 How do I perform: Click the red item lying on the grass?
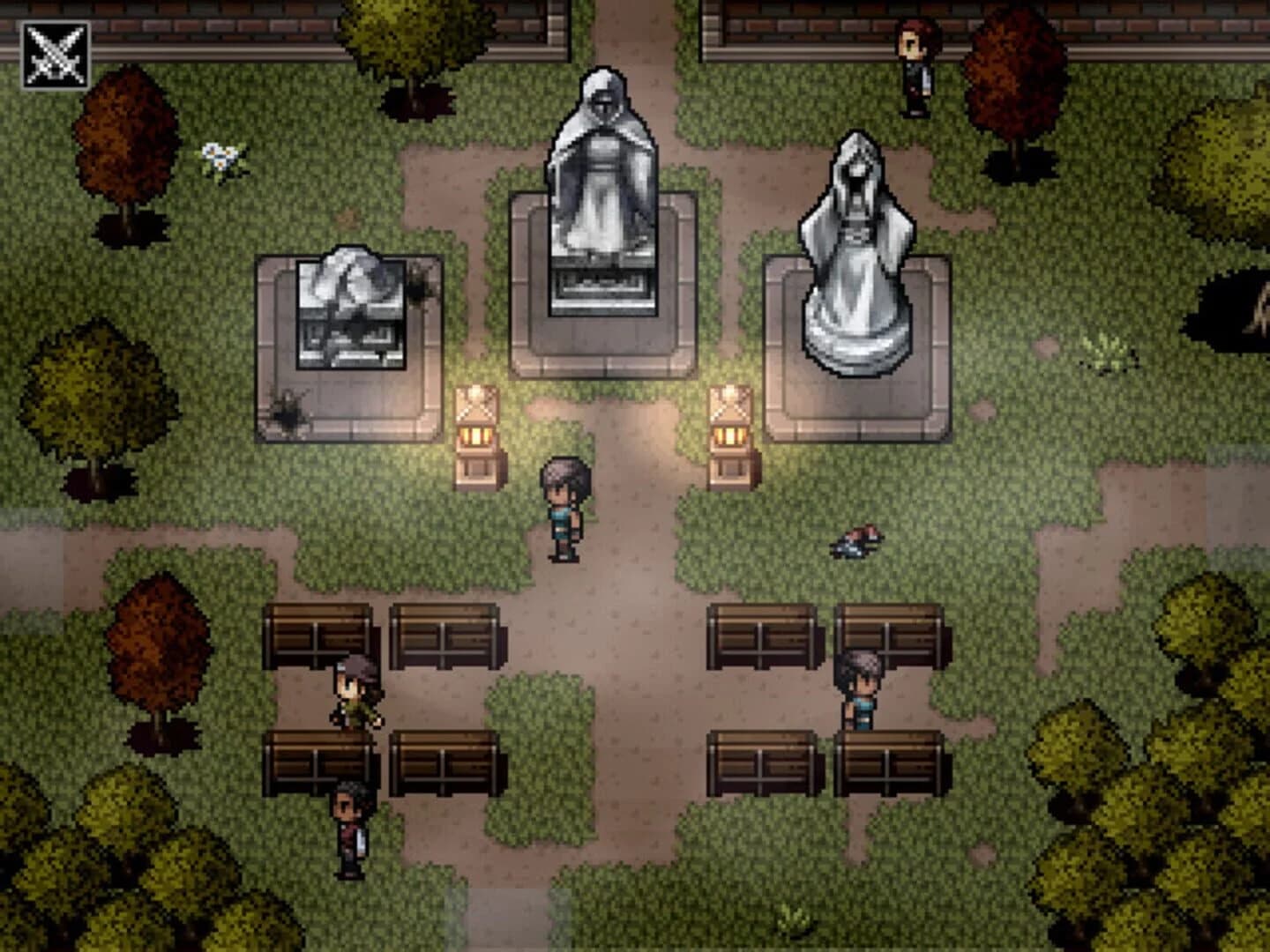pos(857,542)
